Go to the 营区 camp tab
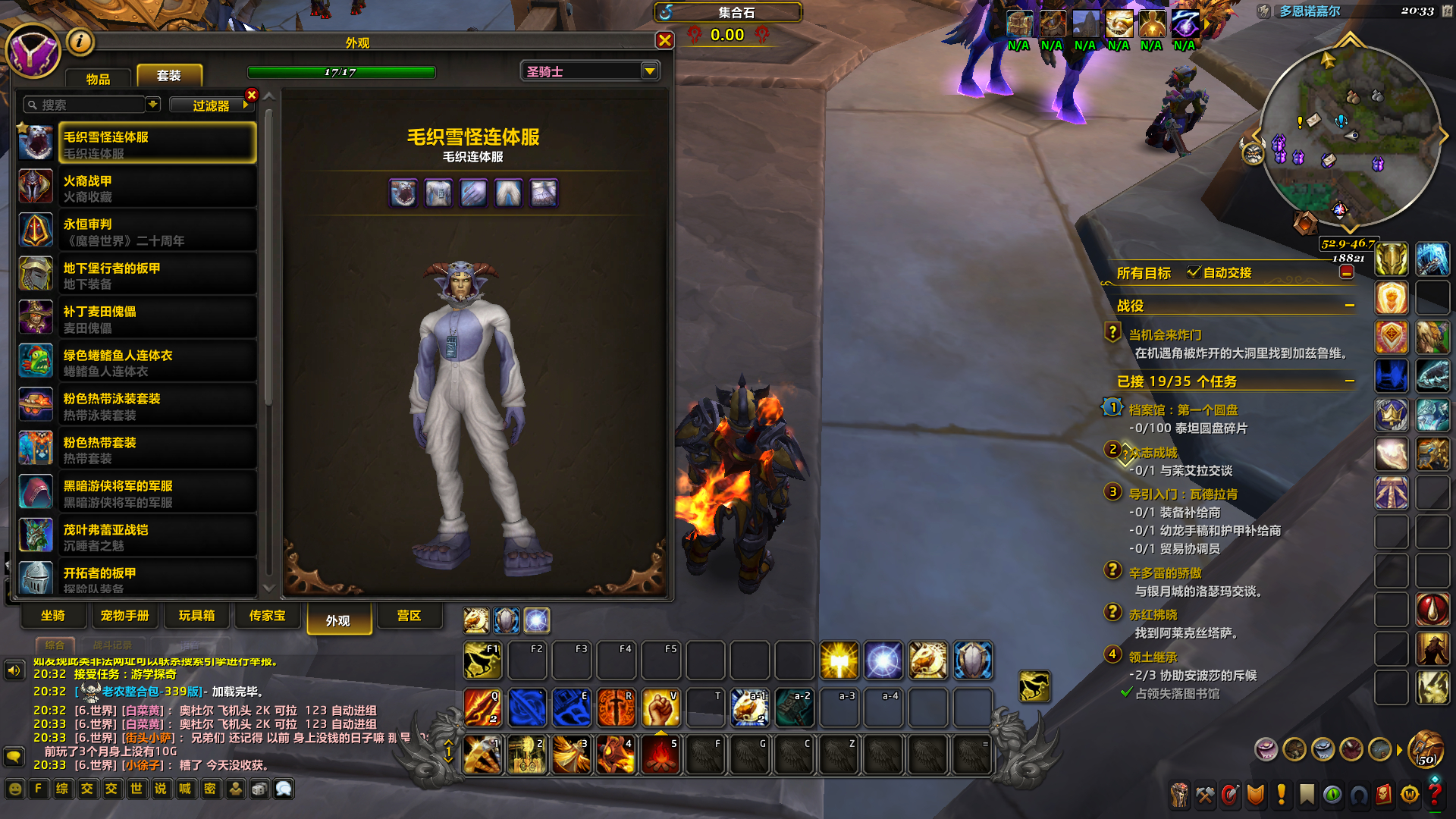This screenshot has width=1456, height=819. point(409,616)
